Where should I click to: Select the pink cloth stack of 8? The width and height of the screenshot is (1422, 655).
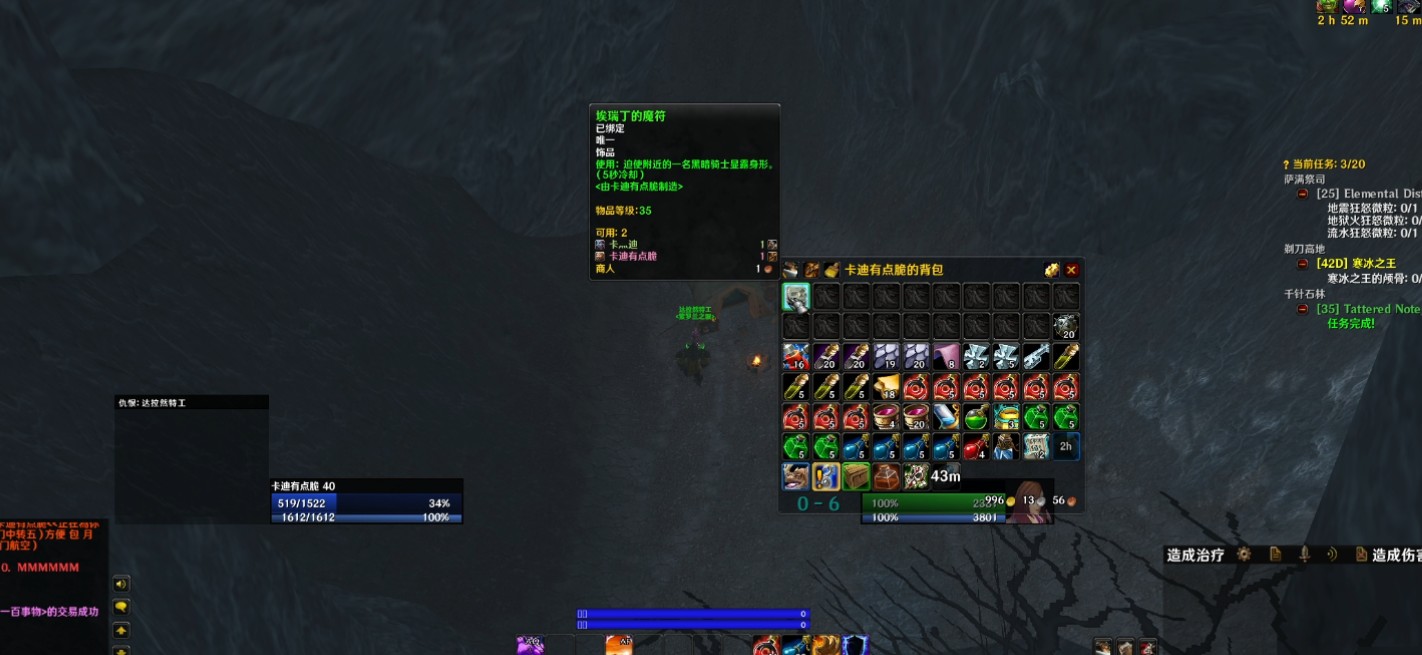click(x=945, y=357)
